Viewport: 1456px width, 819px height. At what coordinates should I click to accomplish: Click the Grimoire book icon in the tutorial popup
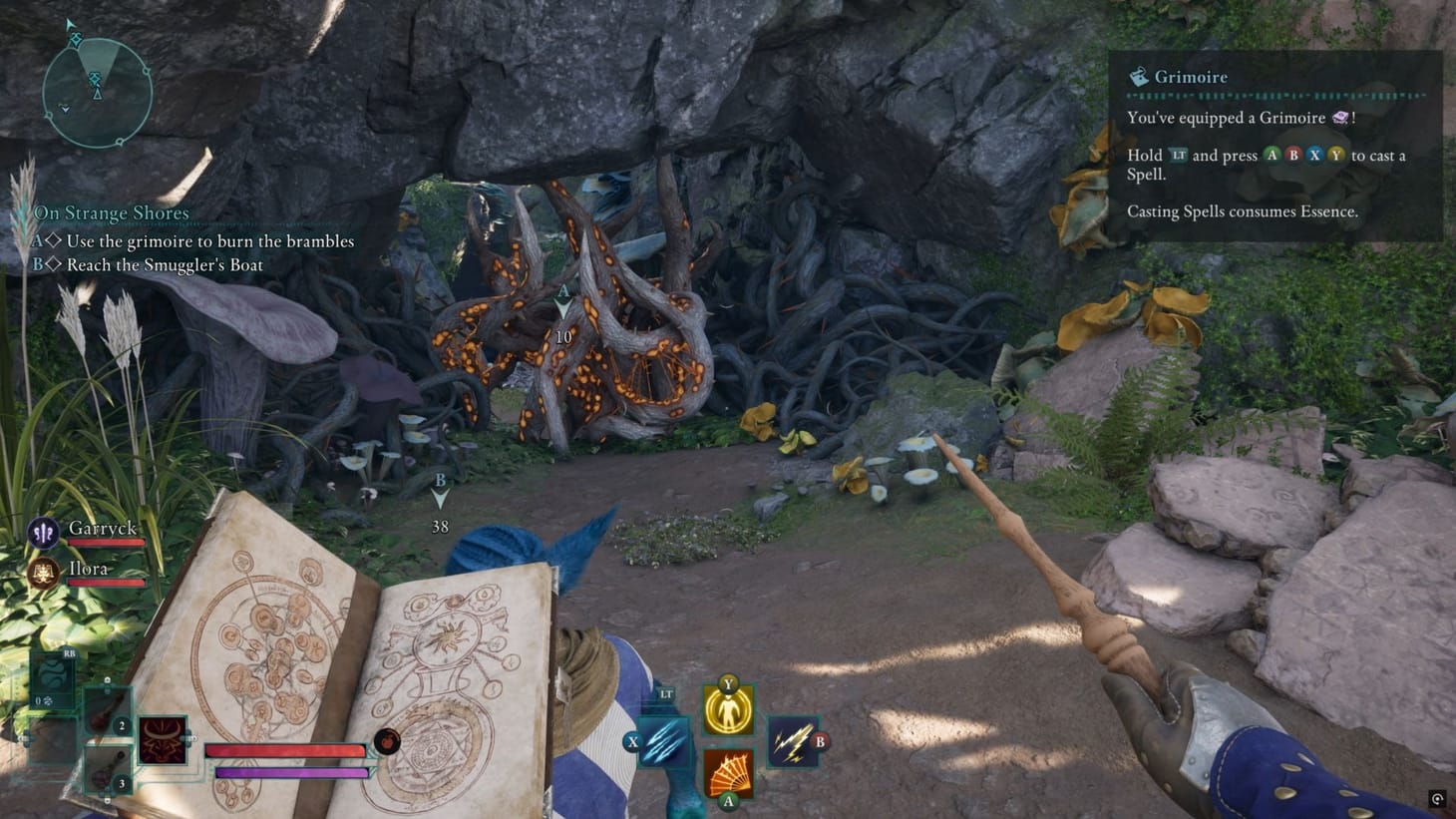click(x=1136, y=76)
